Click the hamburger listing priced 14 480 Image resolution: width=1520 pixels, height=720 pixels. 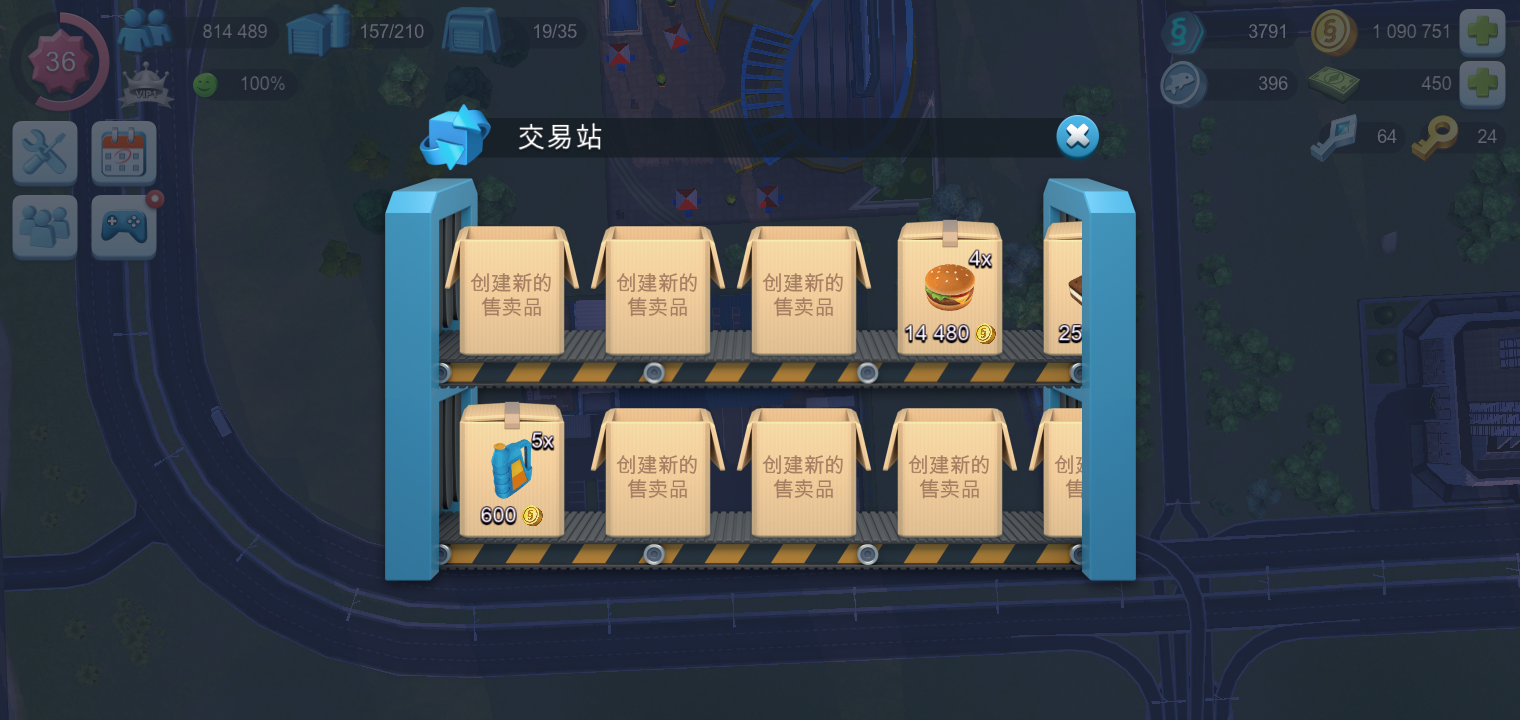point(948,290)
